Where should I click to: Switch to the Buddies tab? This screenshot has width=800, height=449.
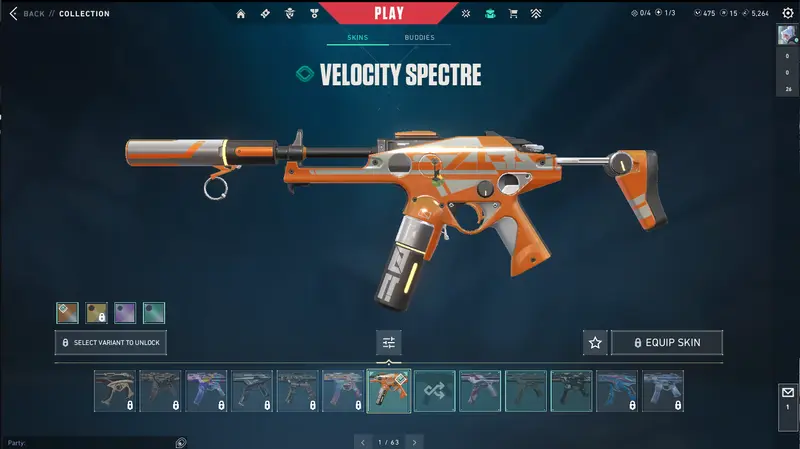(x=419, y=38)
